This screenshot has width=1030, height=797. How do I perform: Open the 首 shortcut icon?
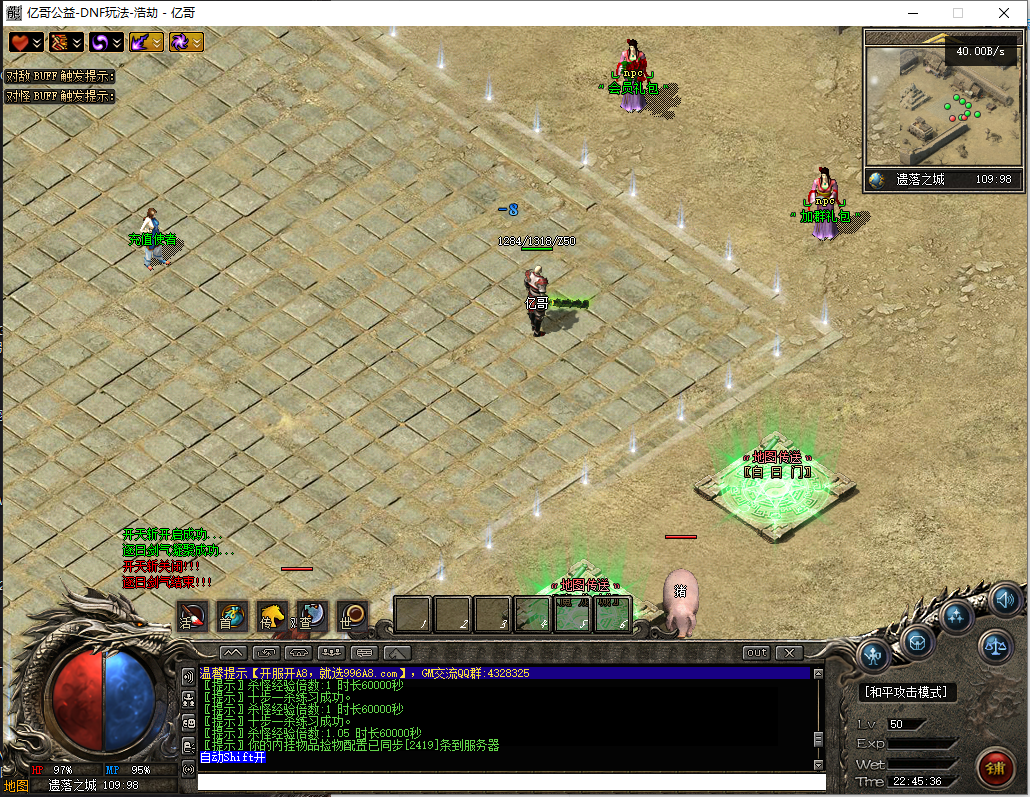pos(232,616)
